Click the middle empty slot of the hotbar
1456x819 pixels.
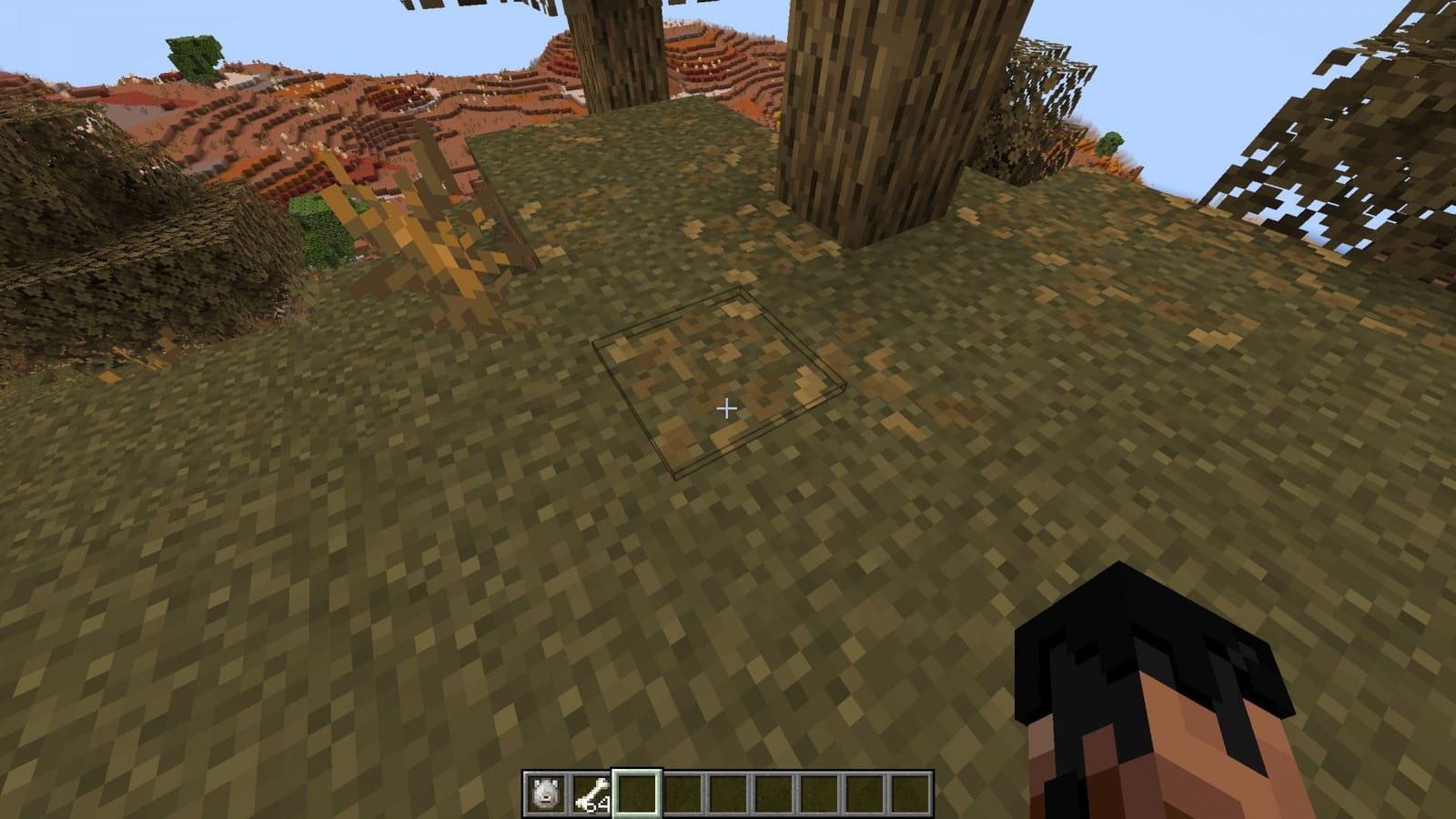730,790
